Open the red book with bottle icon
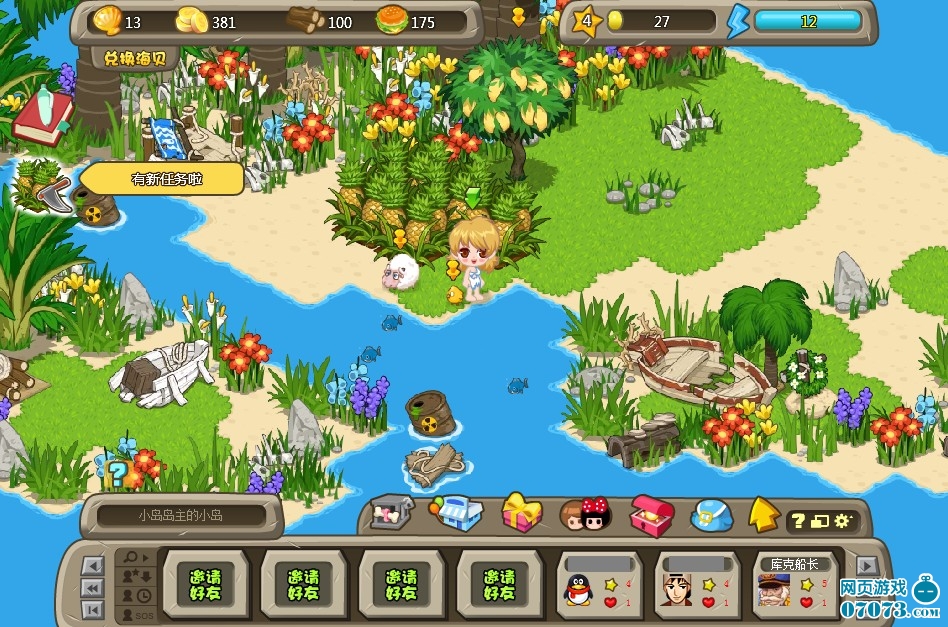The height and width of the screenshot is (627, 948). (x=43, y=115)
